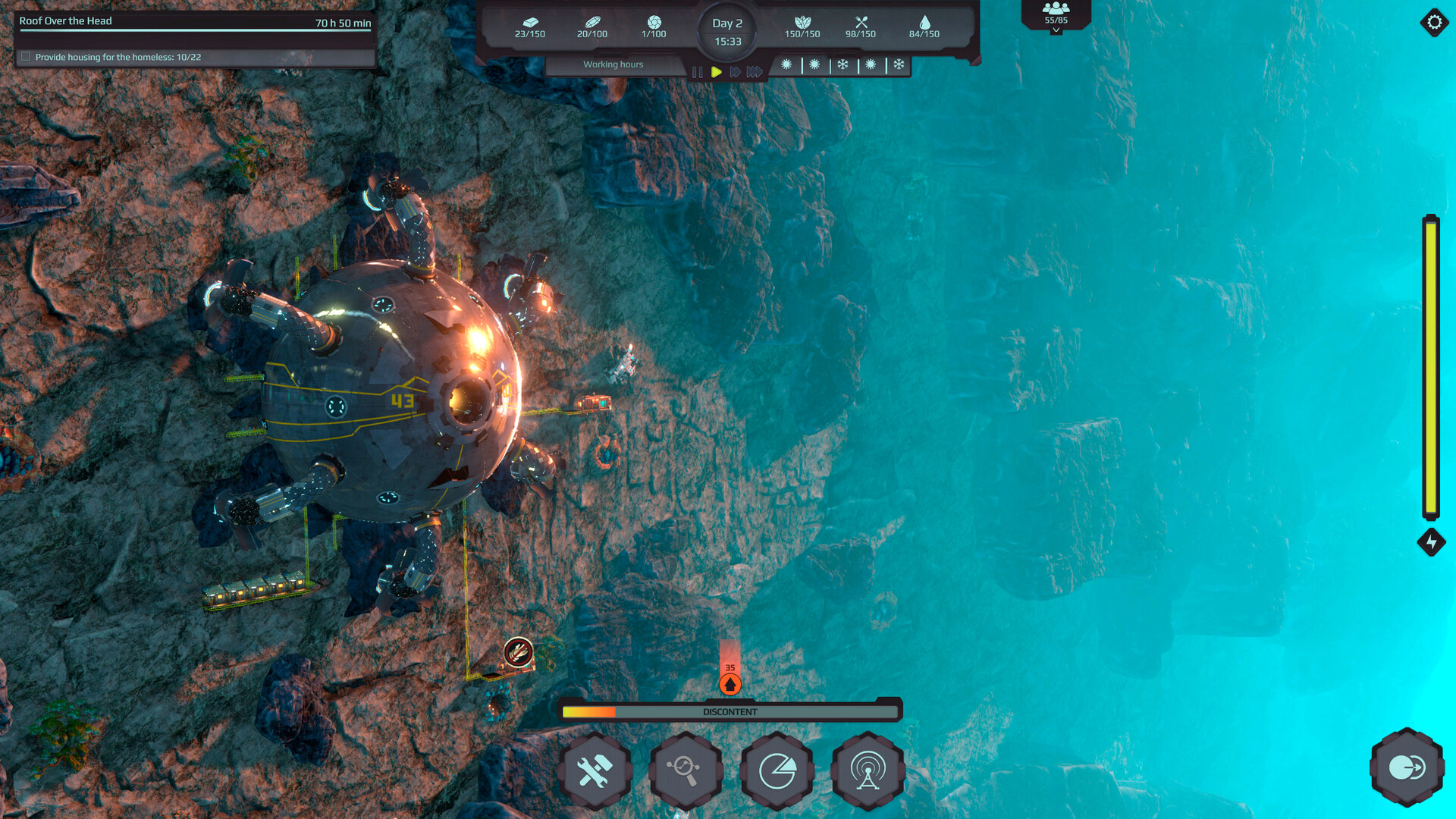
Task: Click the water droplet resource icon
Action: (926, 24)
